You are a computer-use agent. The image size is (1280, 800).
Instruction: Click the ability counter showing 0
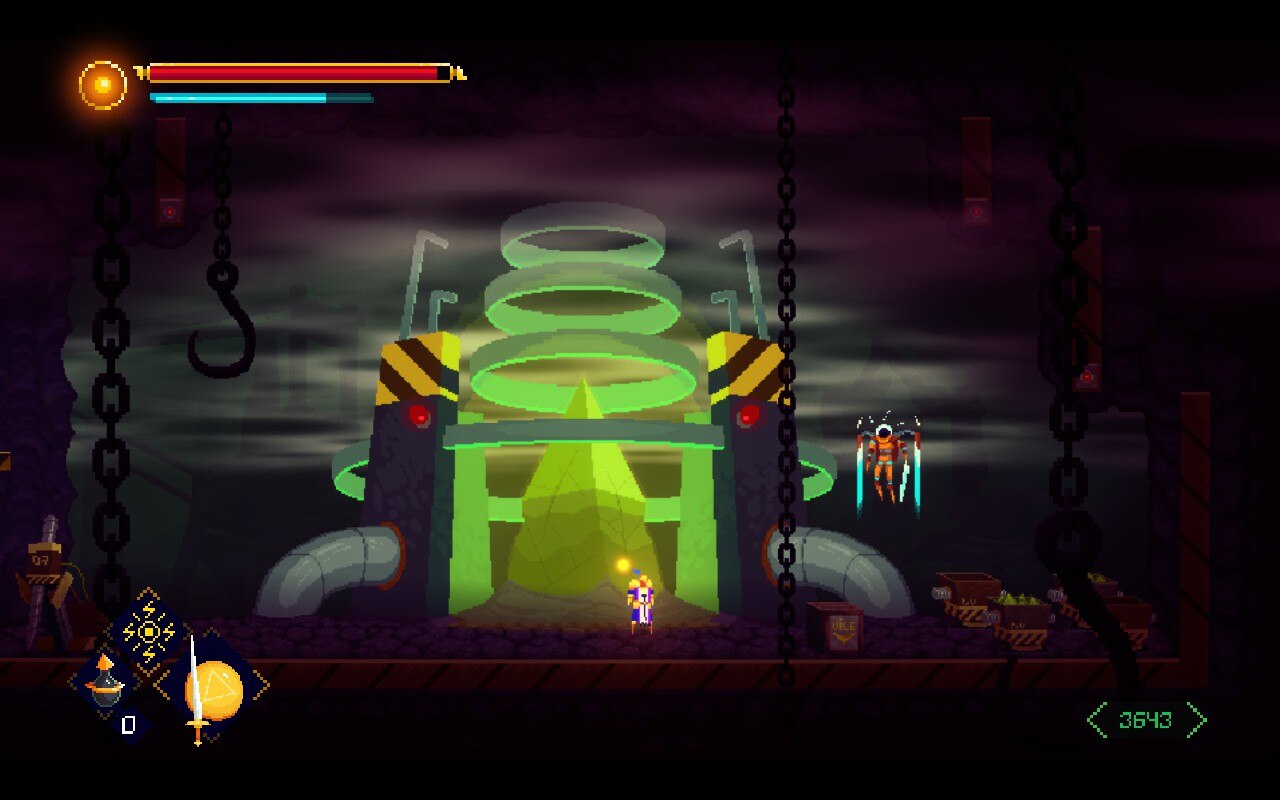[x=128, y=725]
